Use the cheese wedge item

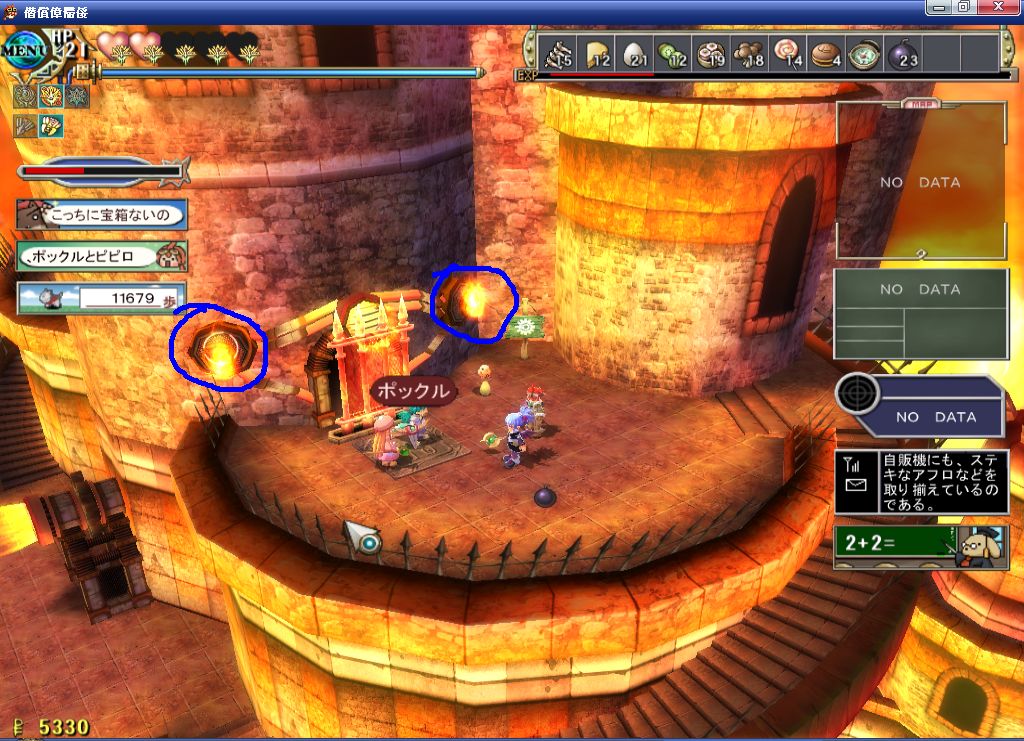coord(598,54)
